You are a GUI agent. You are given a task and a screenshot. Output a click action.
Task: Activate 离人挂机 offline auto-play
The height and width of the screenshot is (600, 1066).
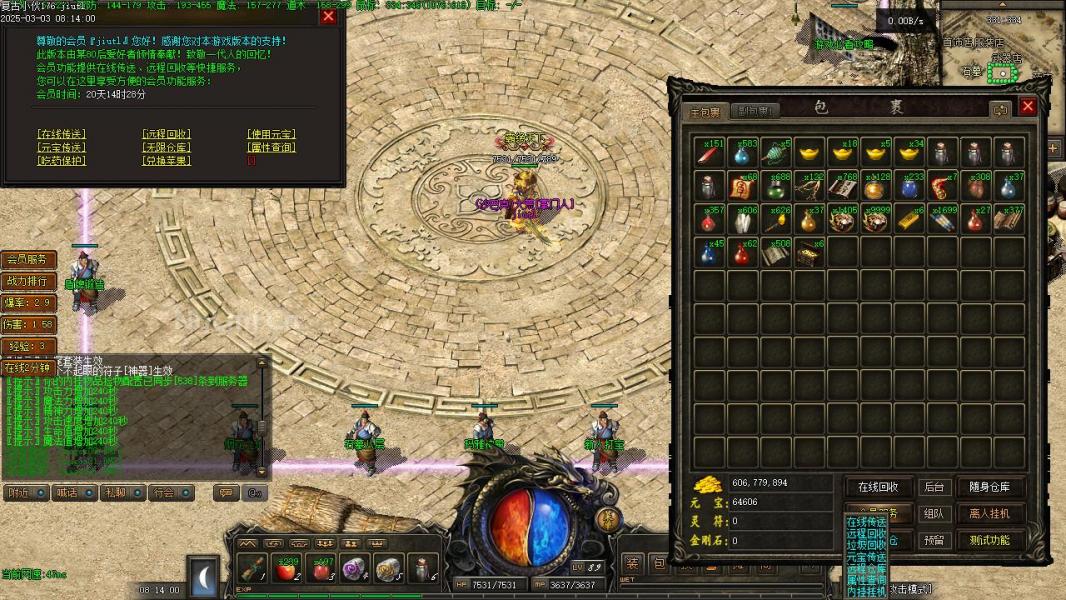[990, 513]
